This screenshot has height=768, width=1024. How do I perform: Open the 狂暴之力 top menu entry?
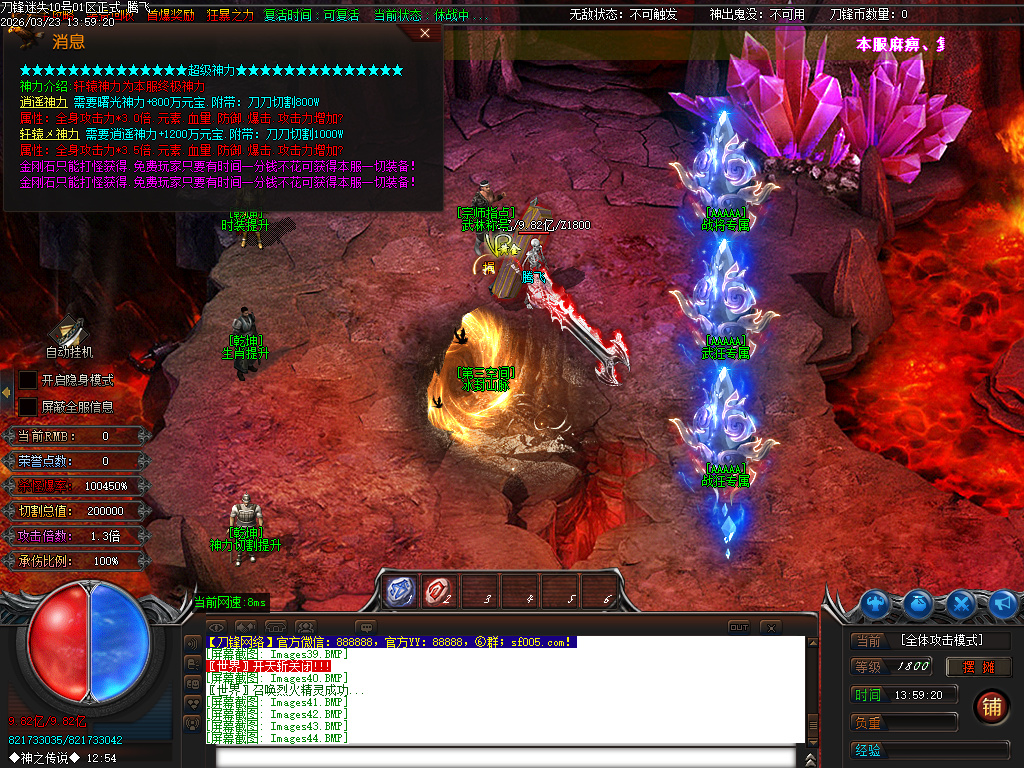(230, 15)
